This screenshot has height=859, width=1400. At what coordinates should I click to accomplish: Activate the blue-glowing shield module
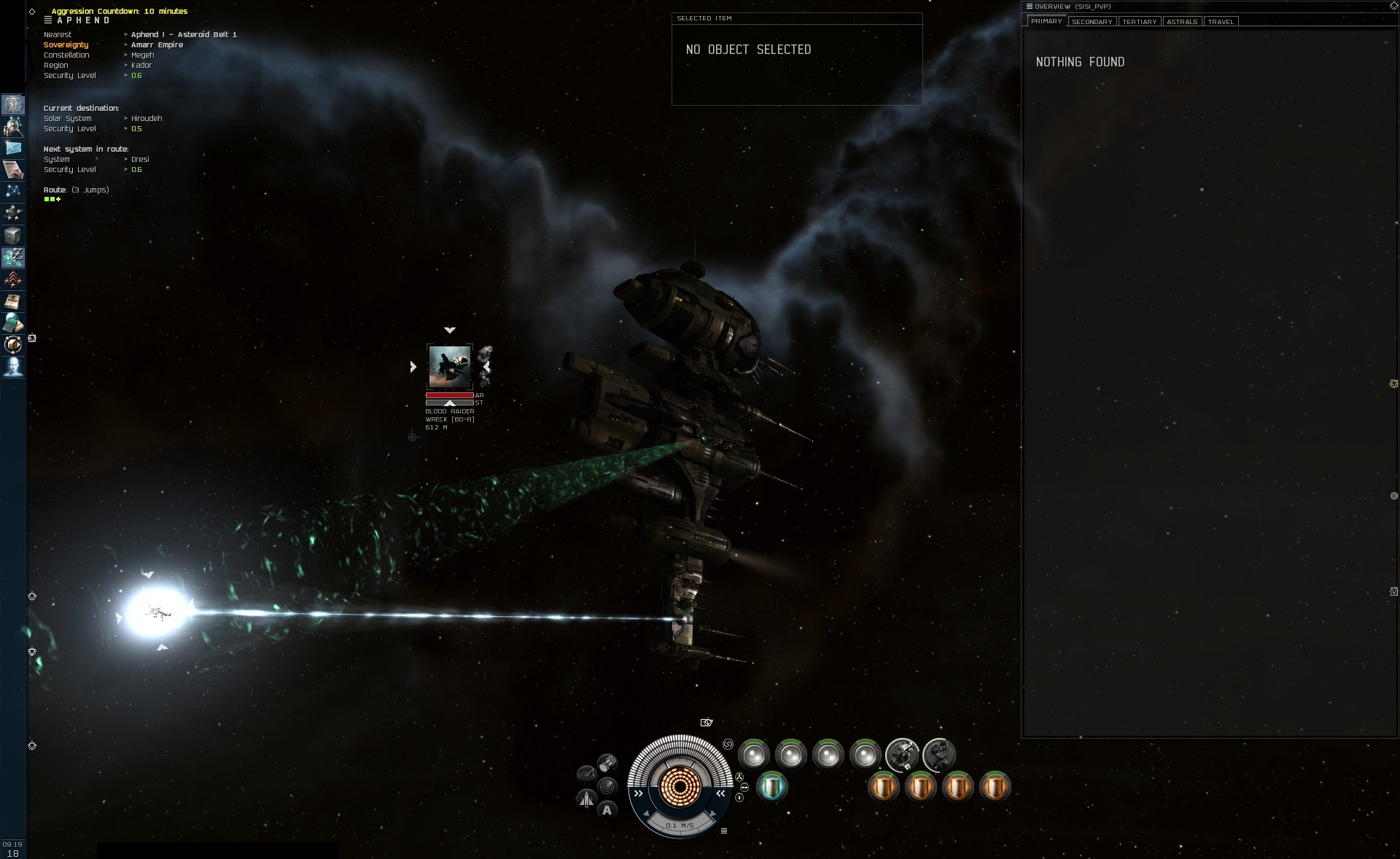click(771, 787)
